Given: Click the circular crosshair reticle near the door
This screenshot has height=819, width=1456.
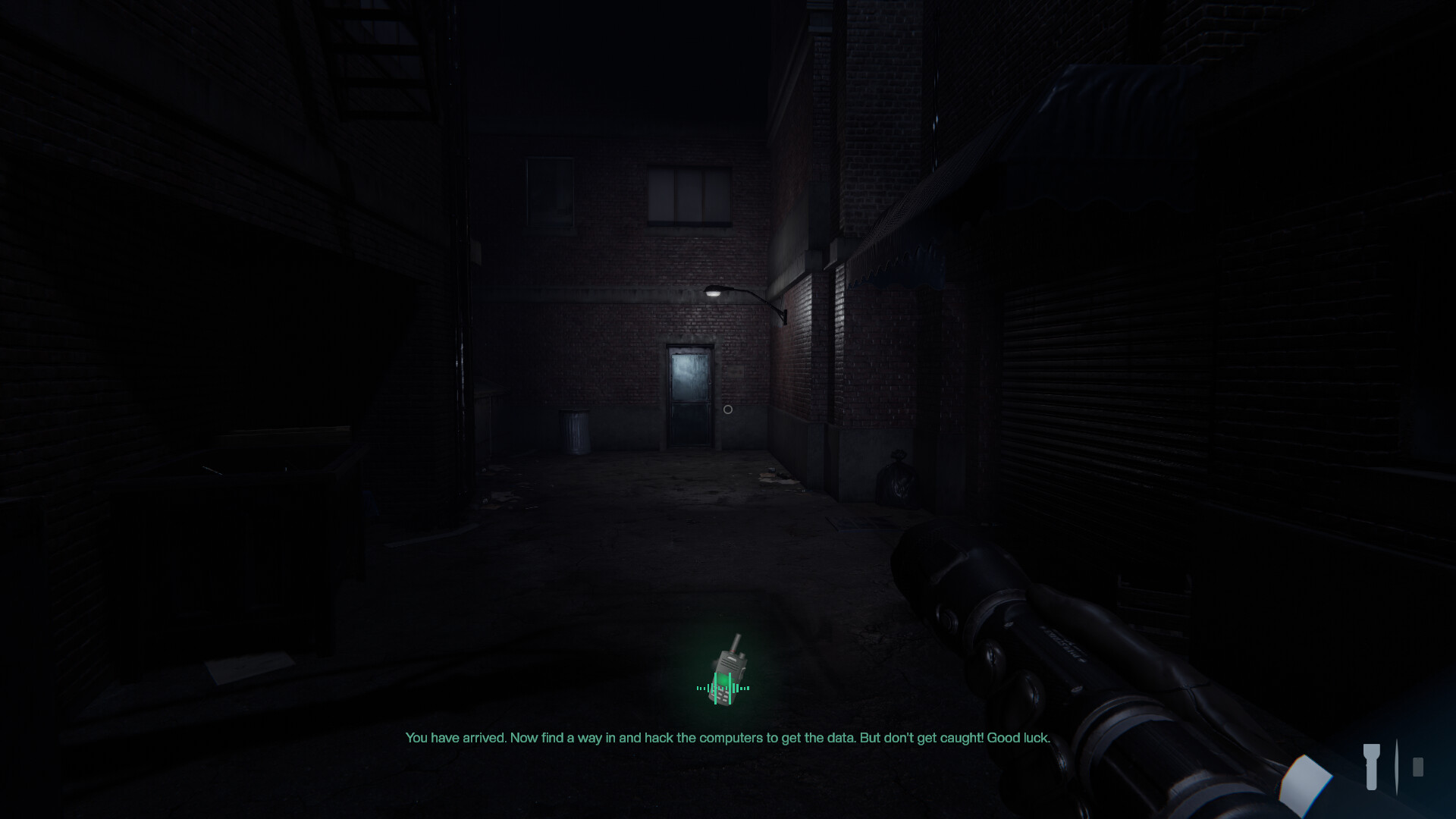Looking at the screenshot, I should click(x=728, y=409).
